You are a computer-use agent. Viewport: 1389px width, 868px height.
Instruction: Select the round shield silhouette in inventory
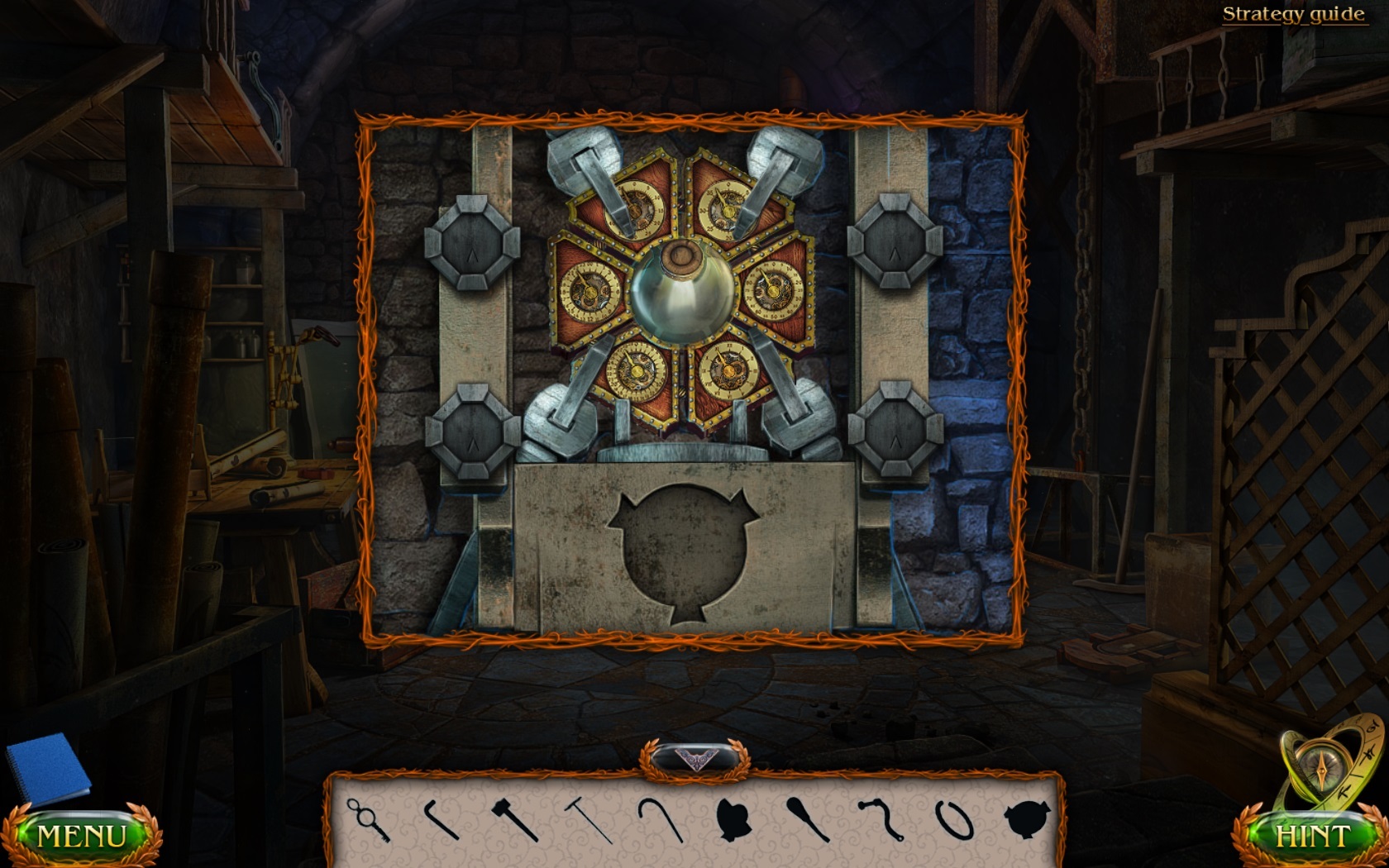(x=1027, y=818)
